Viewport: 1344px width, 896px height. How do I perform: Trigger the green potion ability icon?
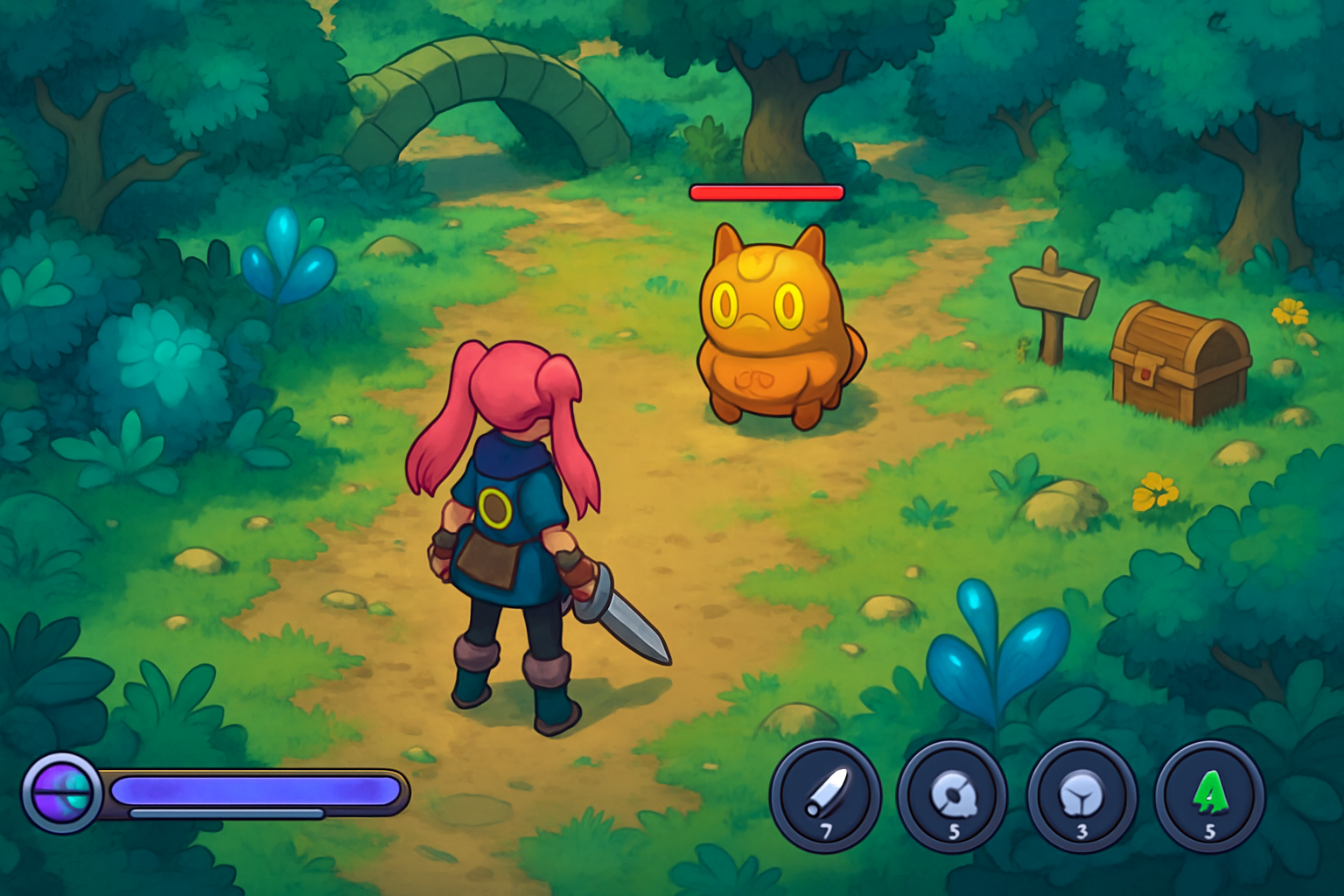pyautogui.click(x=1210, y=792)
